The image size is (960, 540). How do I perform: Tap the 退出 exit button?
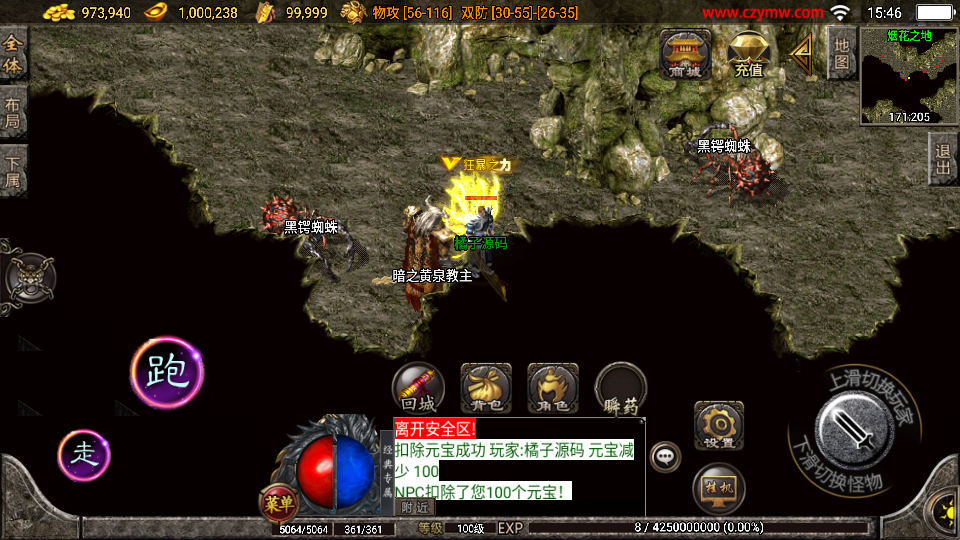coord(942,159)
